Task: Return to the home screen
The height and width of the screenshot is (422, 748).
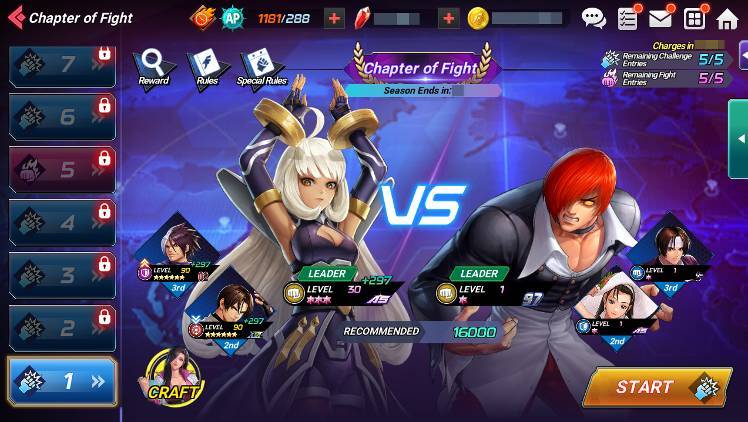Action: [x=727, y=18]
